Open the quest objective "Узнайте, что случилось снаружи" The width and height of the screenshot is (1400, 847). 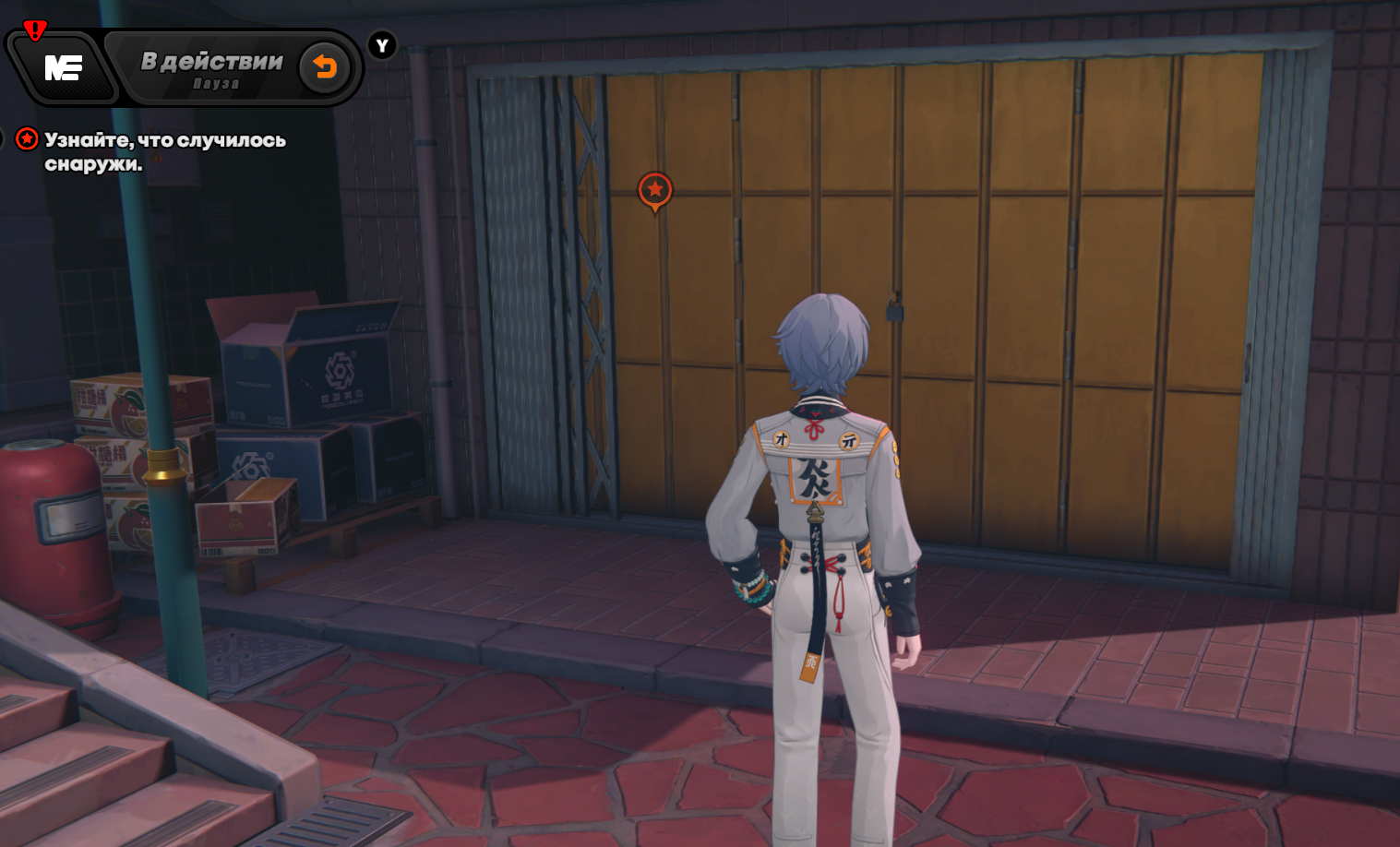coord(164,151)
